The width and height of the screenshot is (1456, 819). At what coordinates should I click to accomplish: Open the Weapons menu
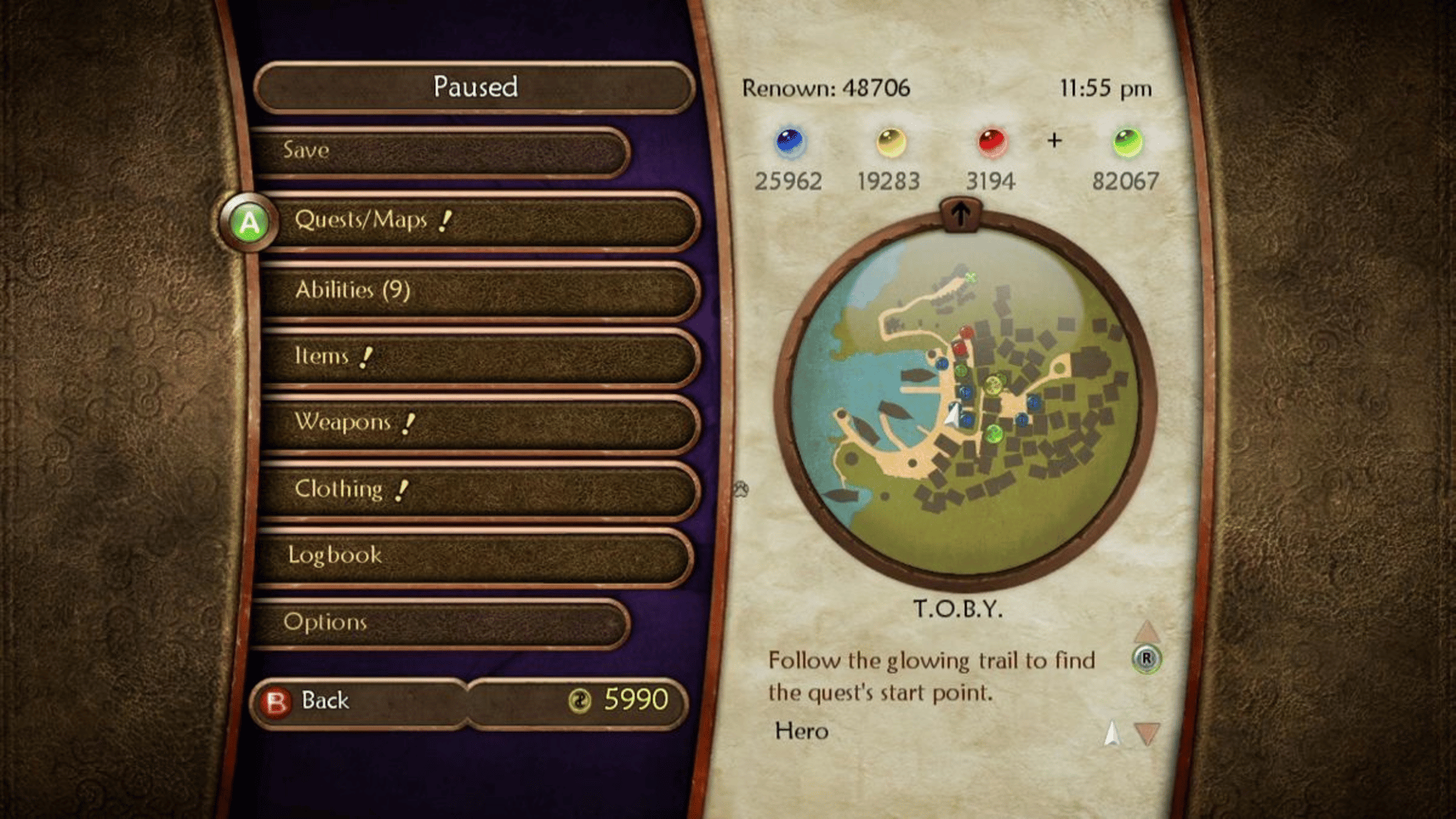tap(478, 422)
